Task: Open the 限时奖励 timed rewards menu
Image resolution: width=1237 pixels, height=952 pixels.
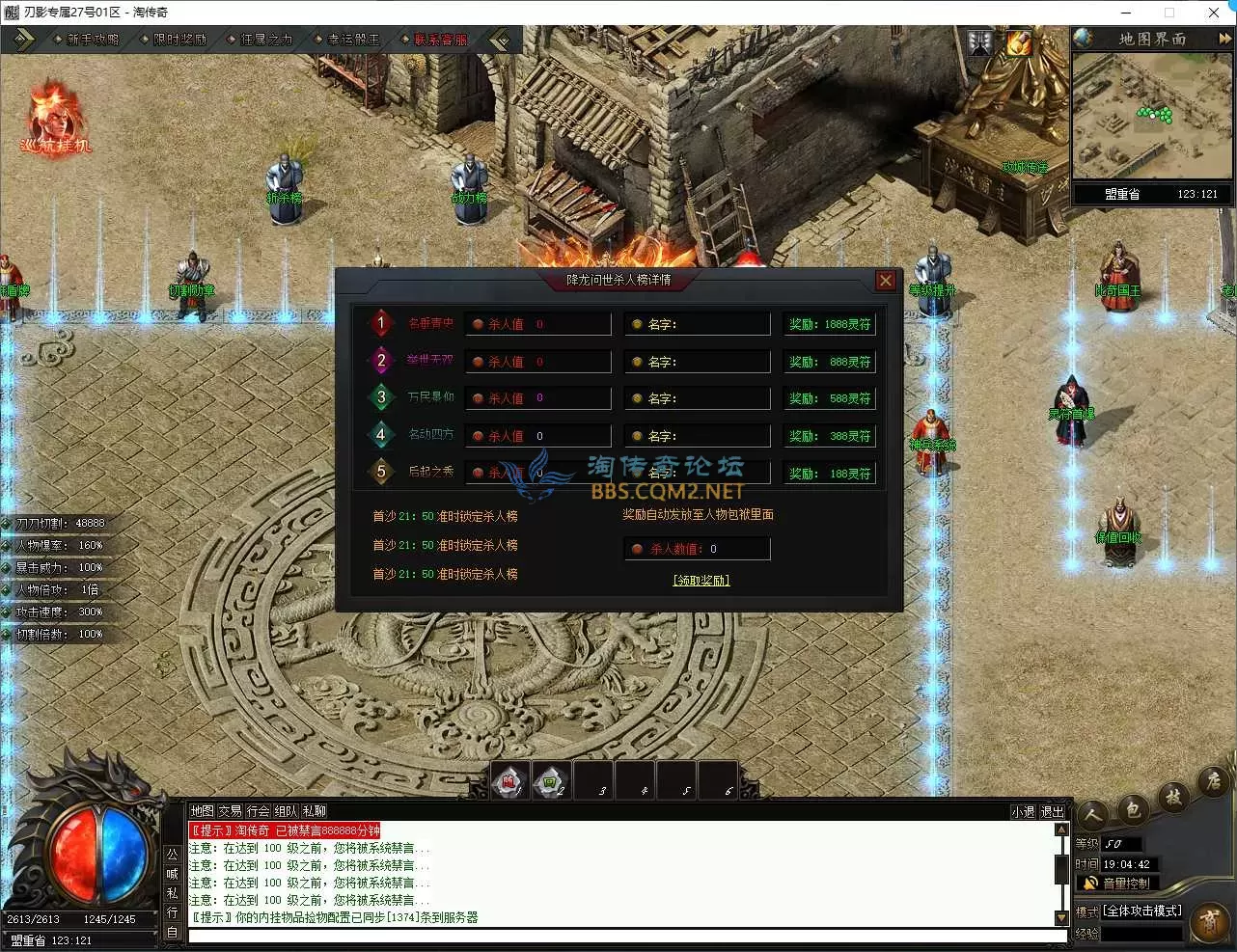Action: [179, 40]
